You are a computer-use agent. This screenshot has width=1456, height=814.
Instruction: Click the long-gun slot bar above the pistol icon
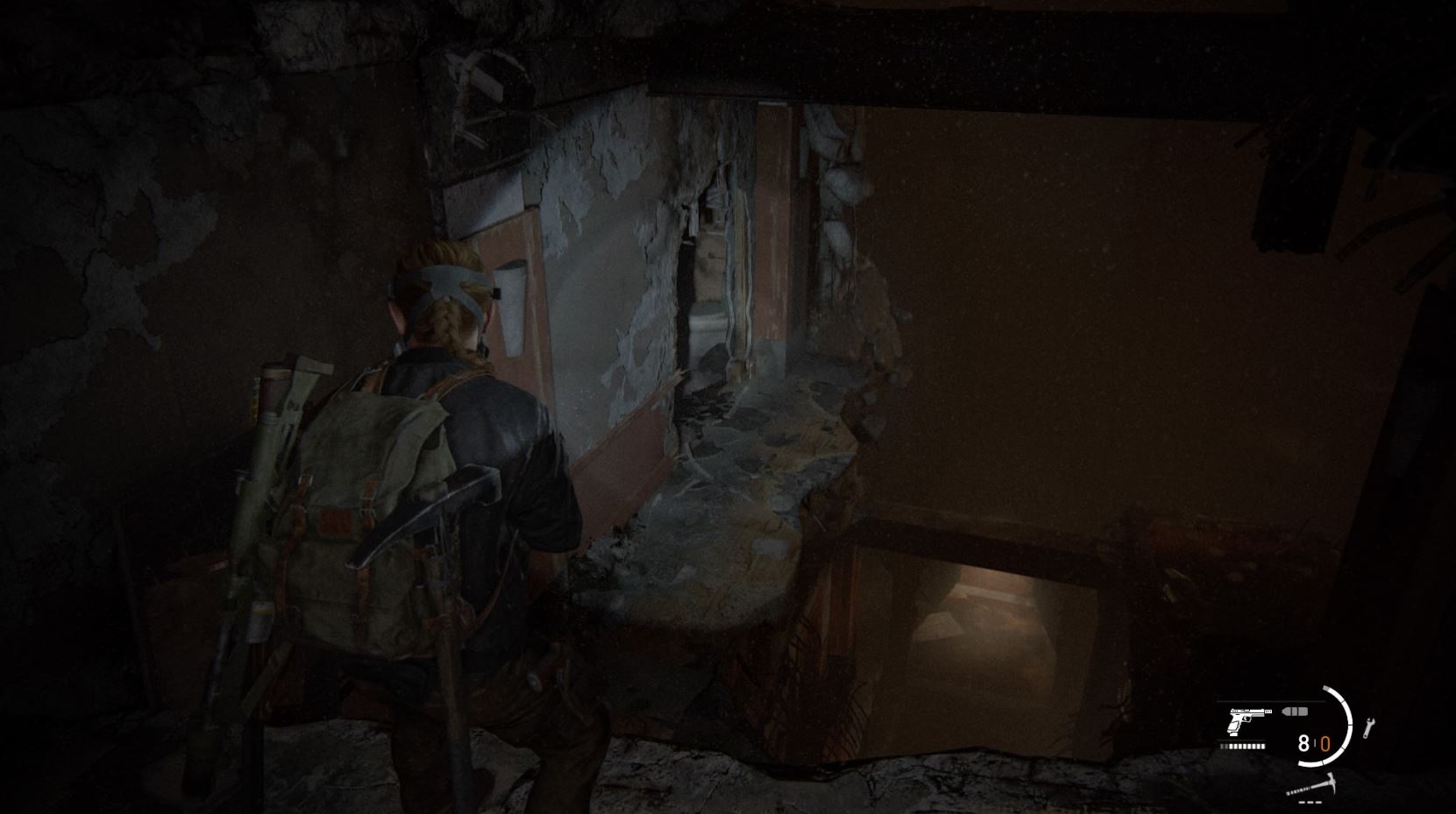1270,700
